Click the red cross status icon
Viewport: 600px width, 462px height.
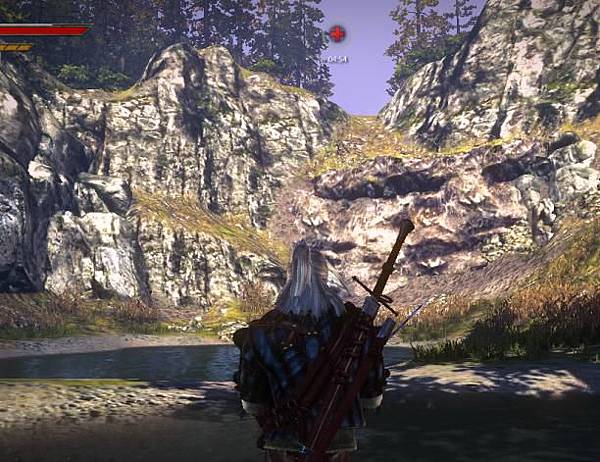point(337,34)
